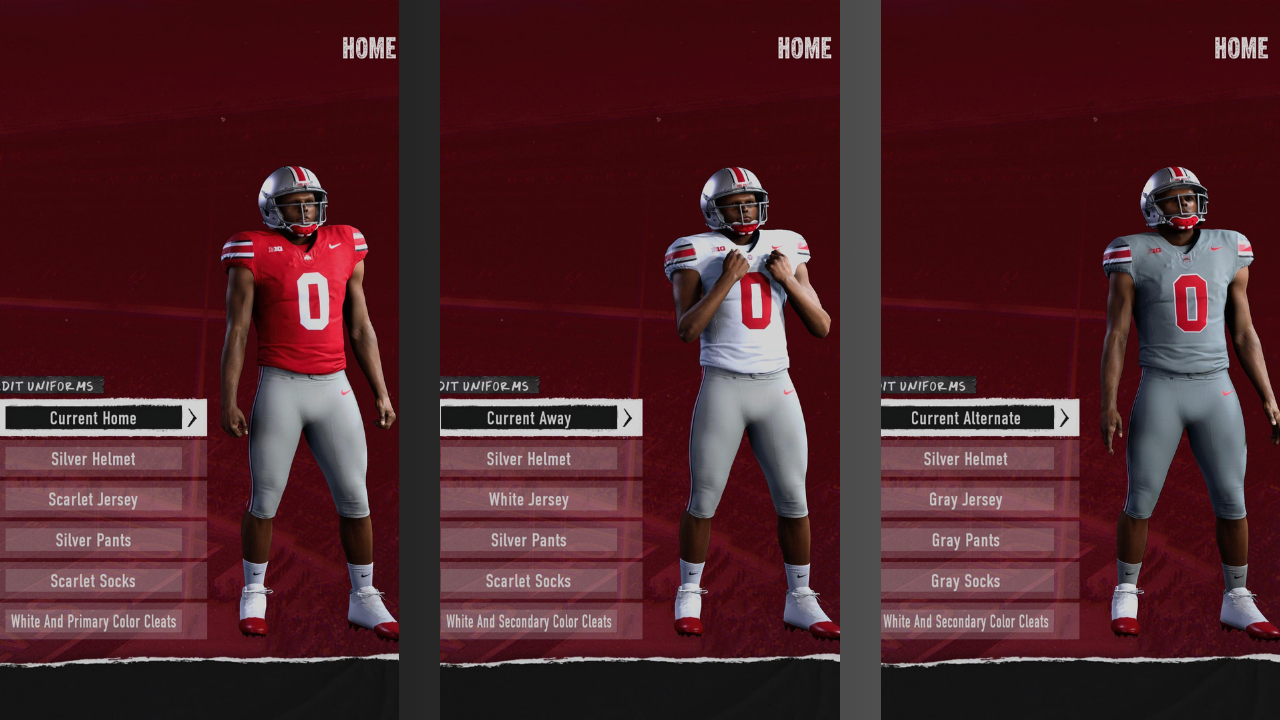Select Silver Pants below Scarlet Jersey

[x=93, y=540]
